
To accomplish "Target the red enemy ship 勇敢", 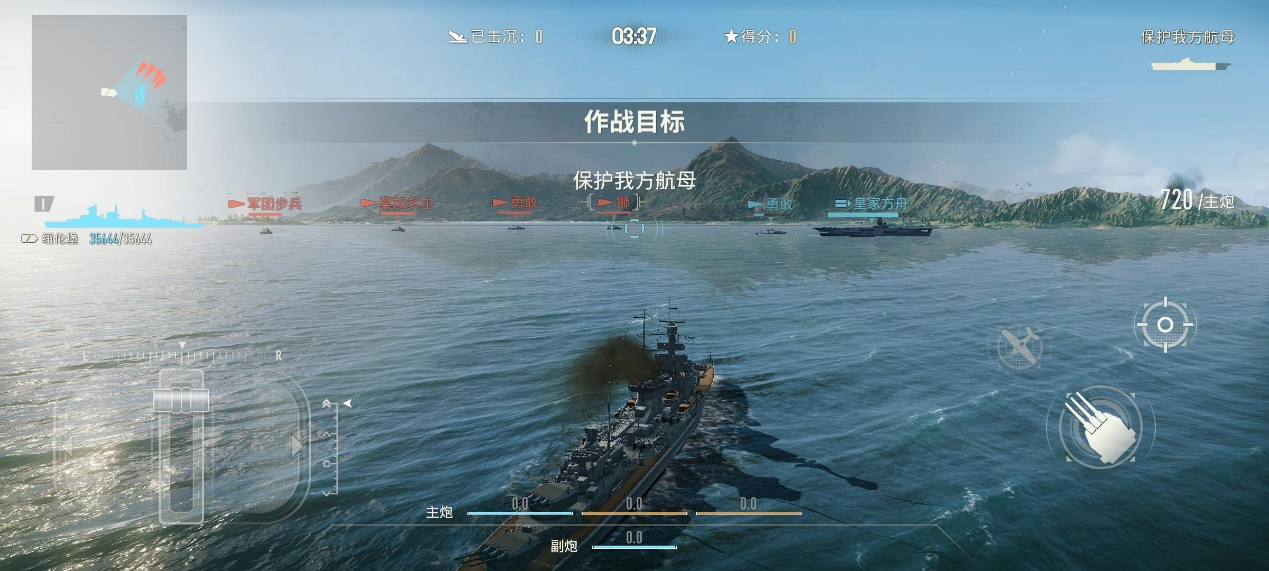I will tap(515, 203).
